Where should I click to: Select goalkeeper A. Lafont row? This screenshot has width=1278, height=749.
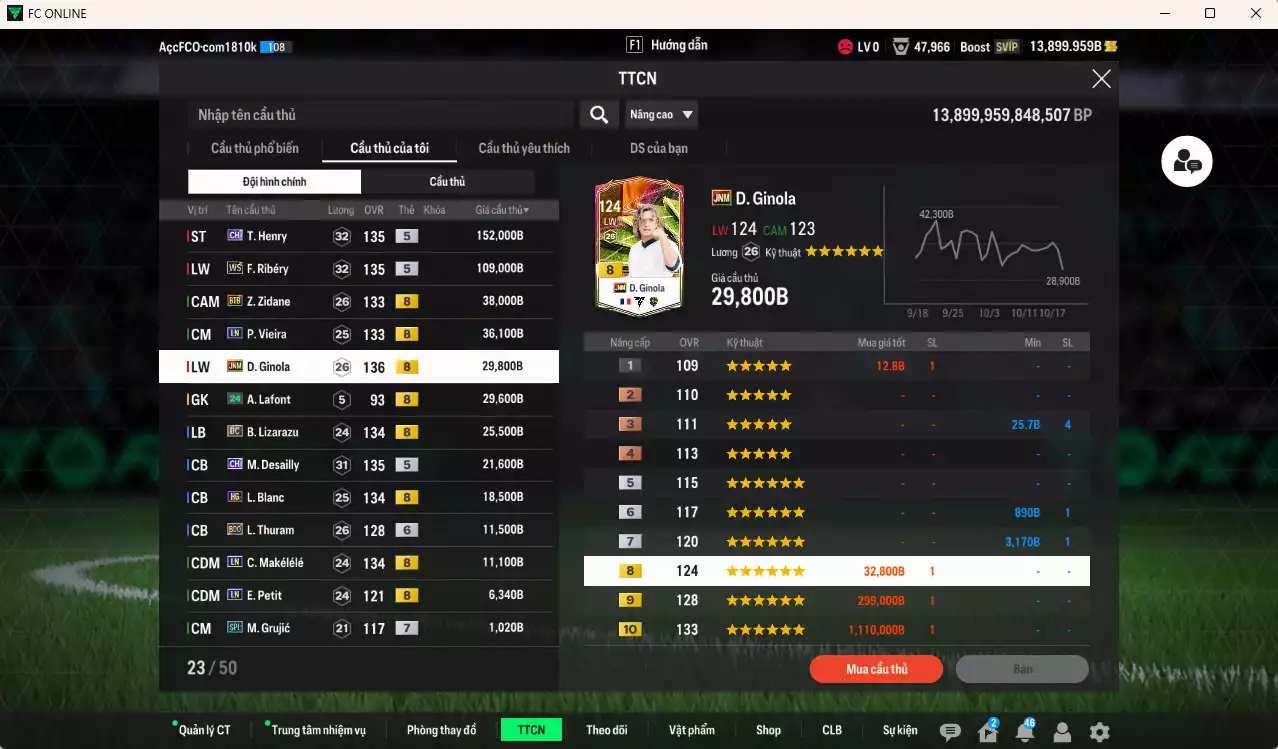tap(358, 399)
